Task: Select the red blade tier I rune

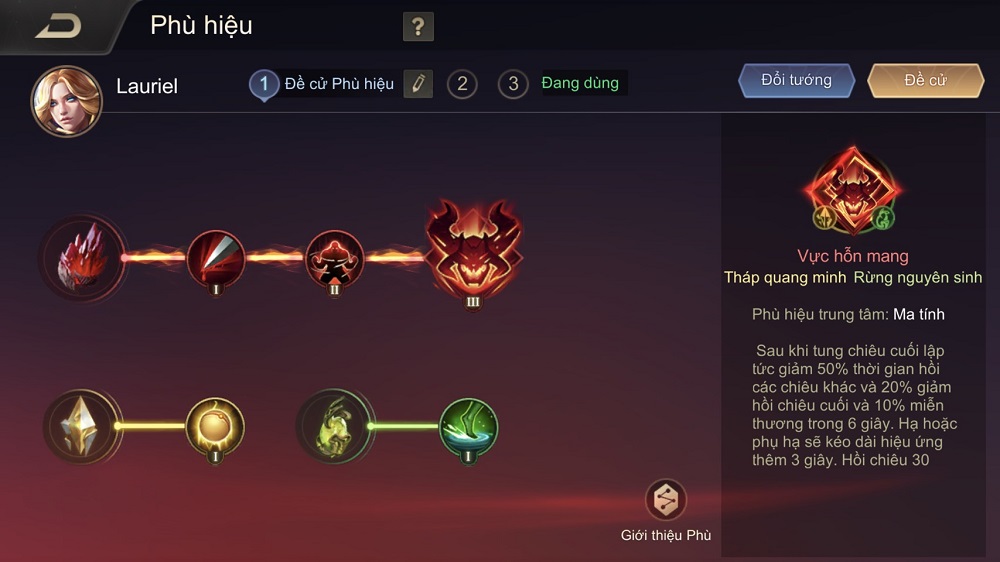Action: [216, 258]
